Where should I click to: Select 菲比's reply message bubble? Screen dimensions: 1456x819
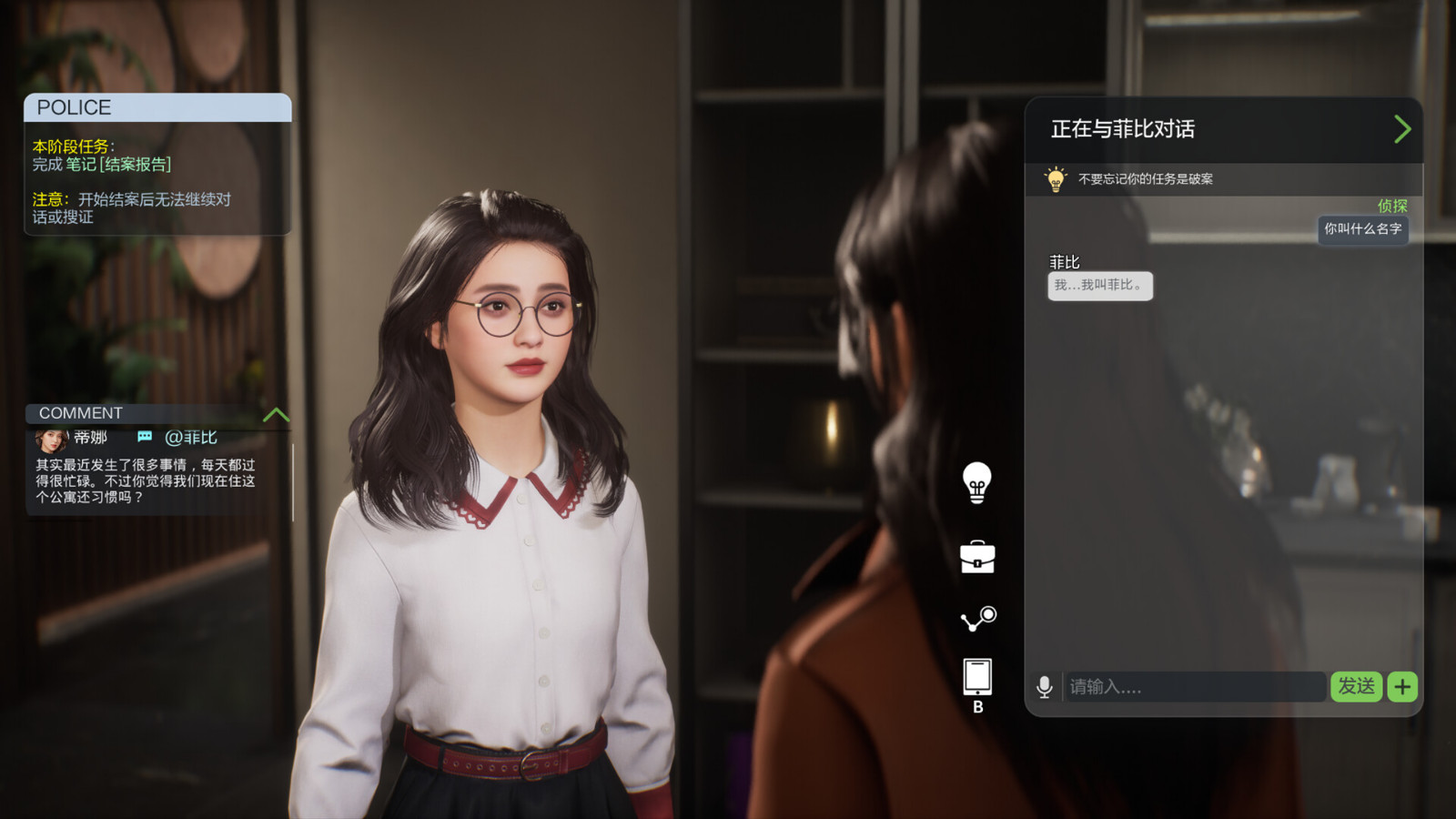tap(1100, 285)
